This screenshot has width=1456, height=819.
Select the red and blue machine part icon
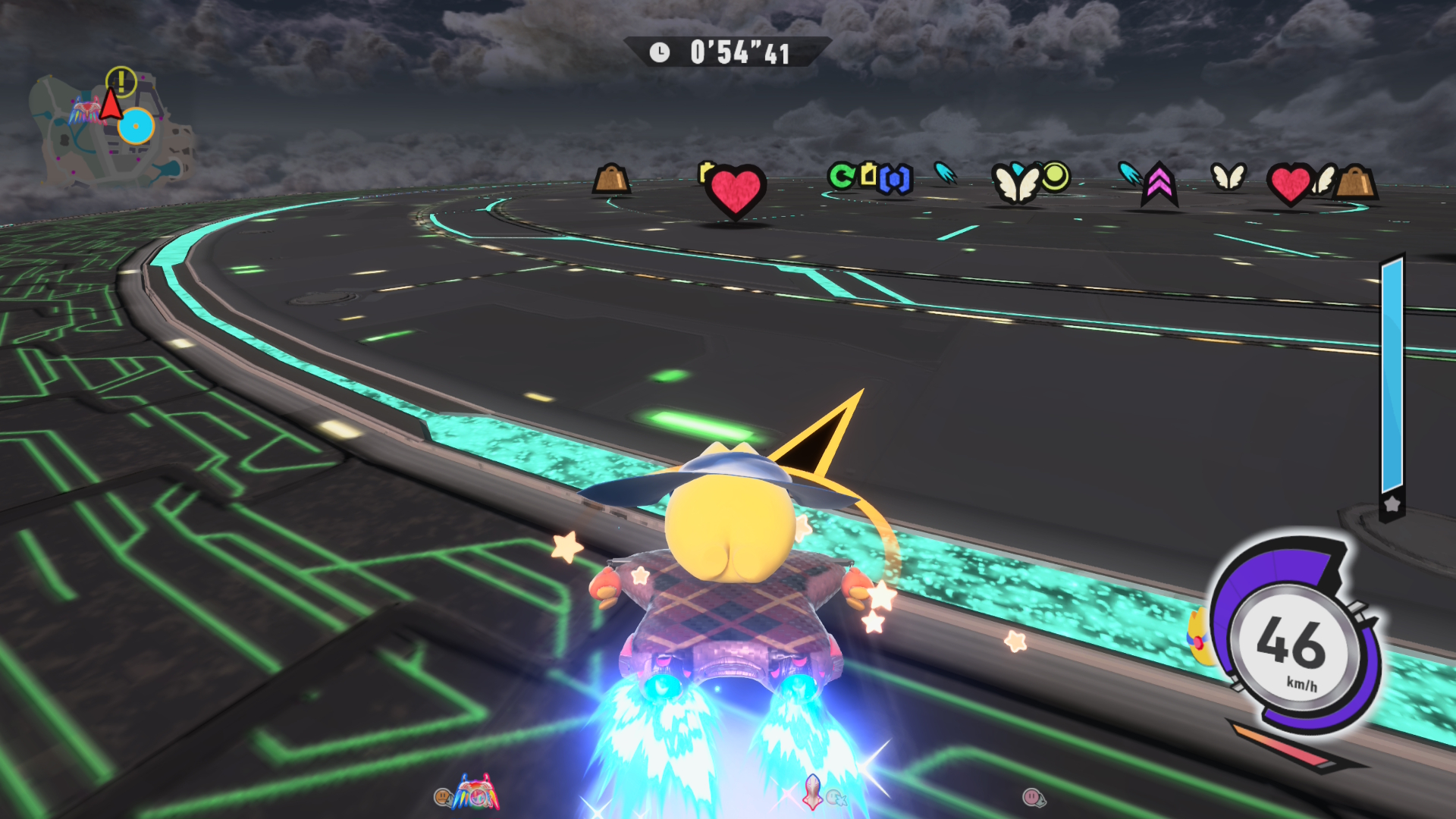(812, 791)
